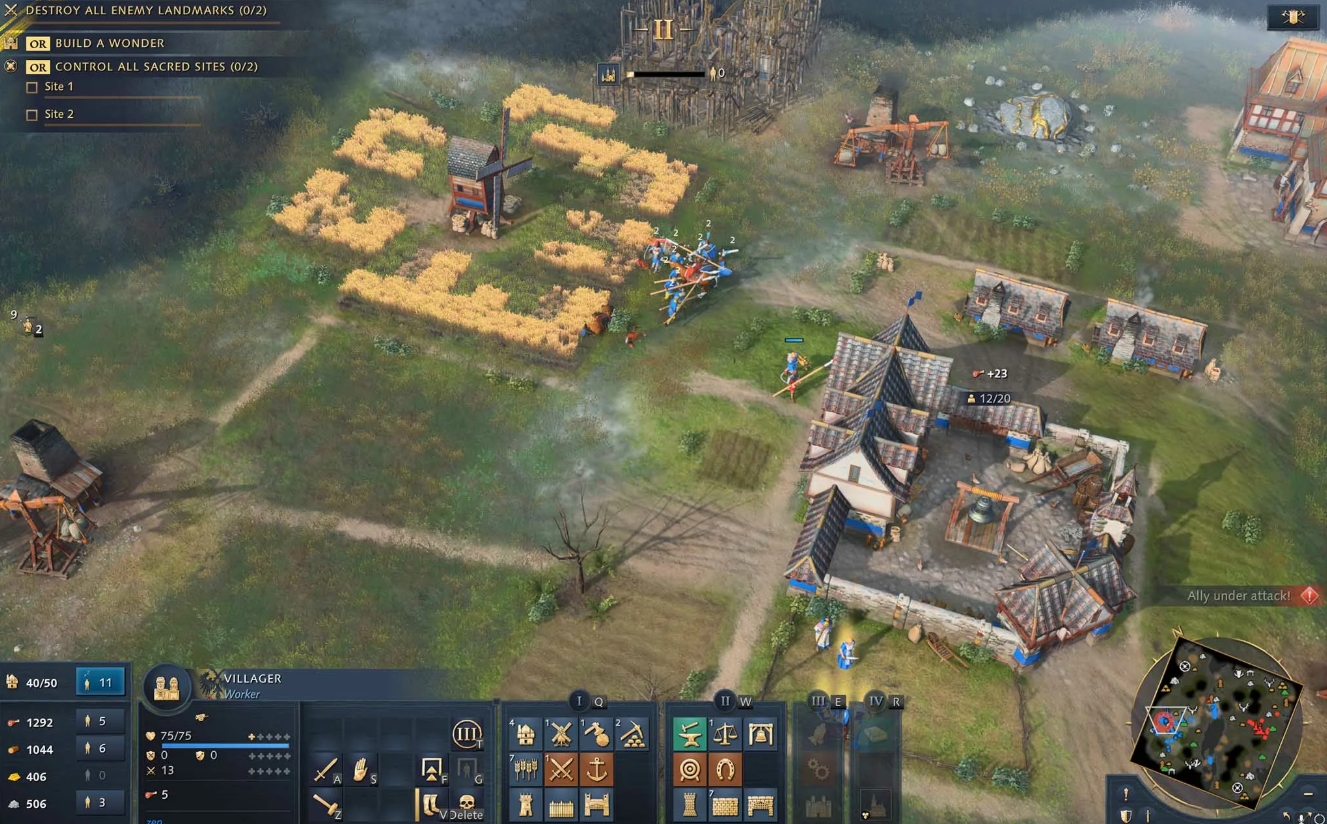Select the Barracks build icon with crossed swords

pos(562,769)
